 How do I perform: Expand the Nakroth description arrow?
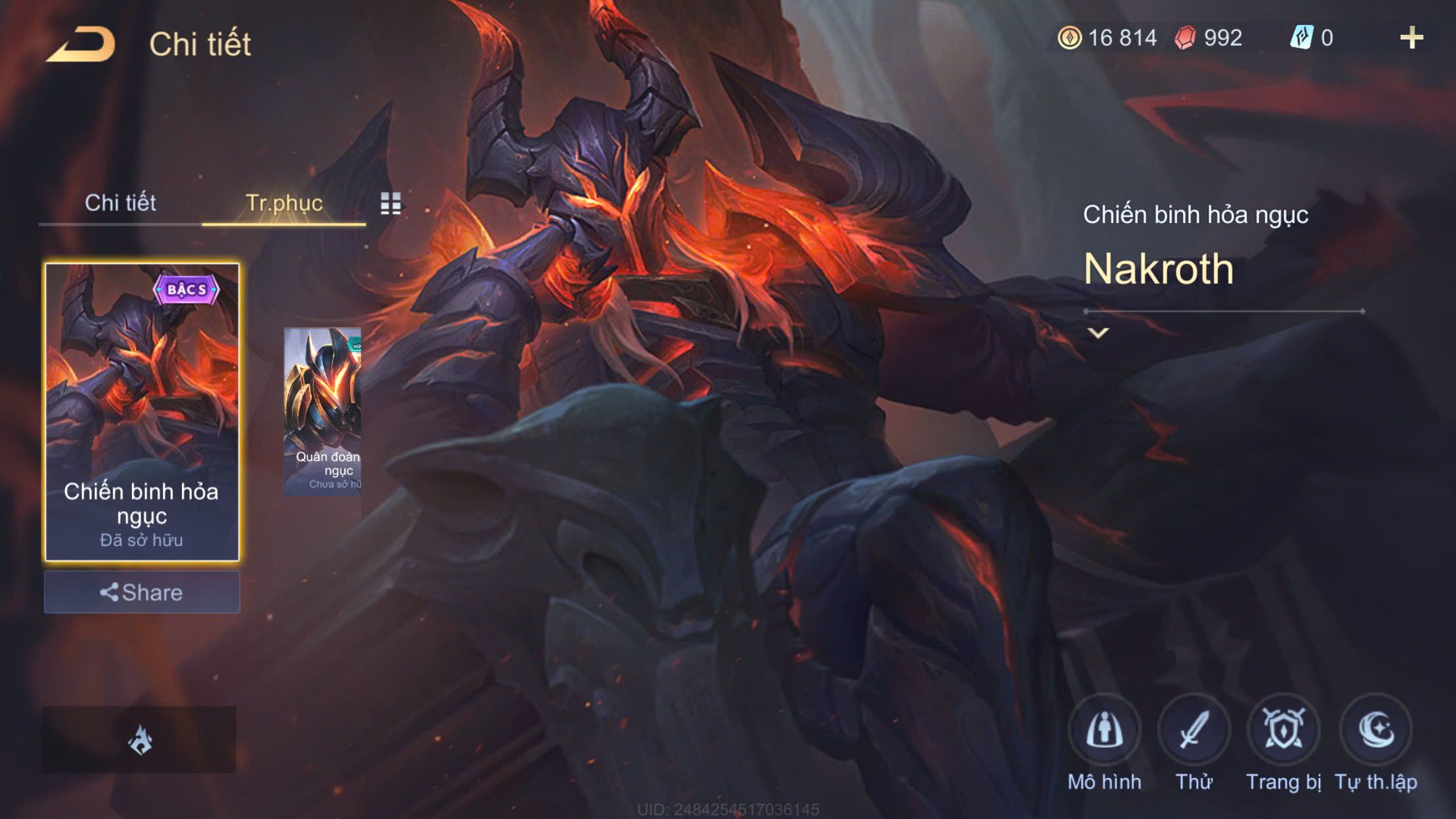pyautogui.click(x=1098, y=333)
